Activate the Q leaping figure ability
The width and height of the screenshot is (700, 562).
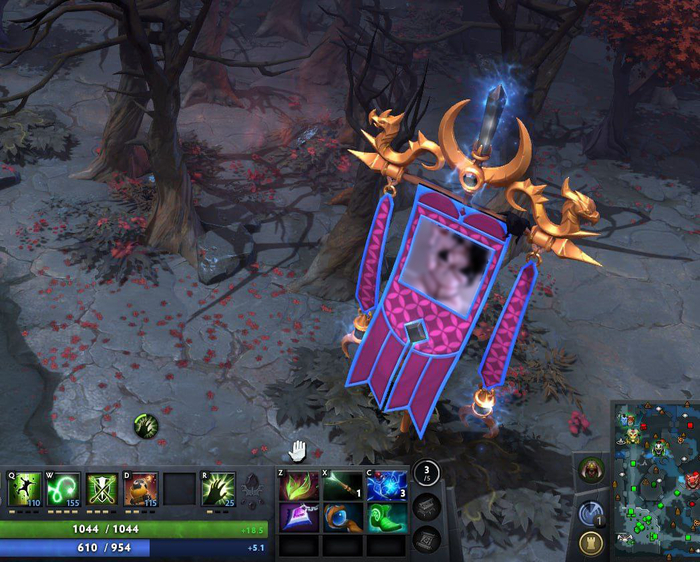[x=25, y=489]
